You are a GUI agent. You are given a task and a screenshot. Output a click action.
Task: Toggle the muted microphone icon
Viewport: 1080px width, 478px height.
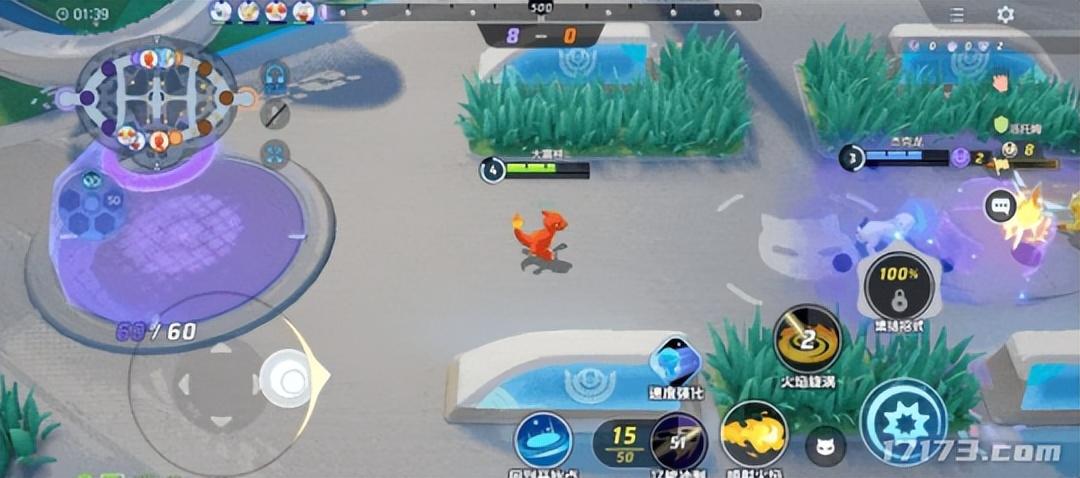click(275, 114)
